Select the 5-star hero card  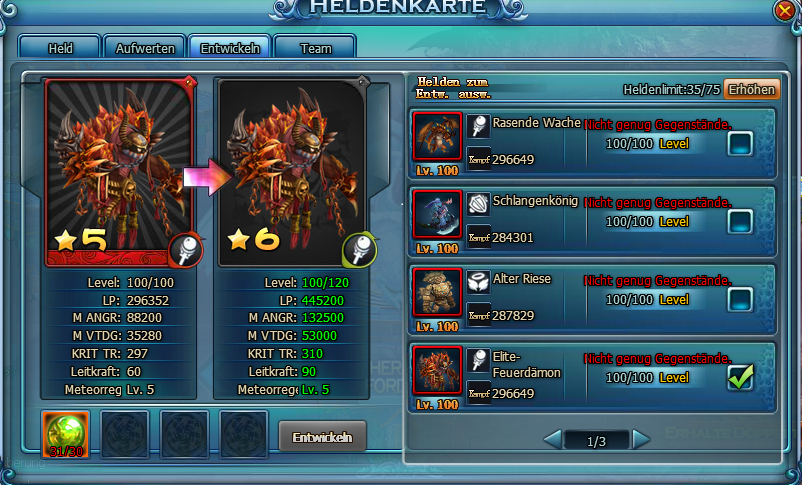122,172
